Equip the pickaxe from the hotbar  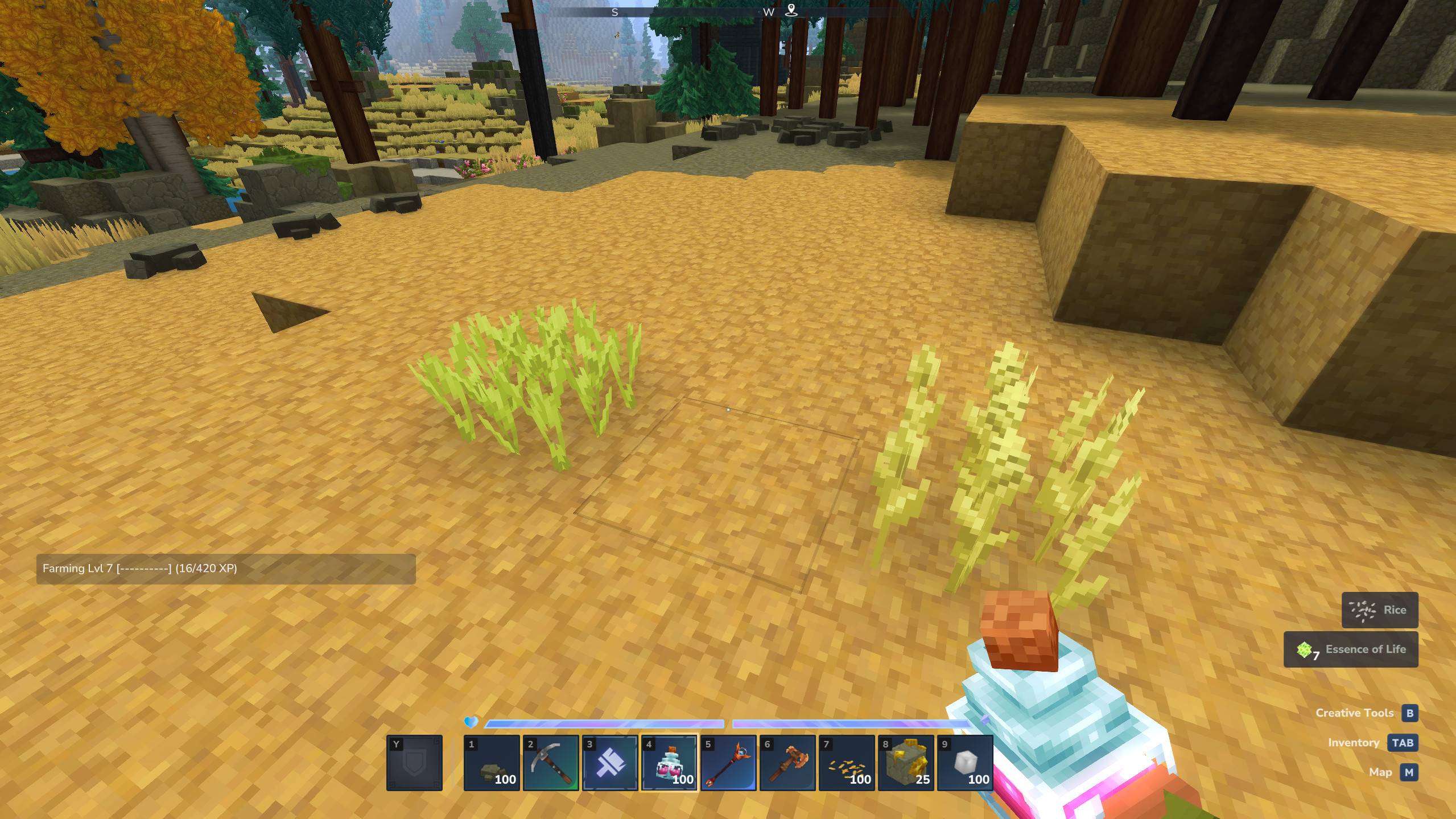point(551,763)
